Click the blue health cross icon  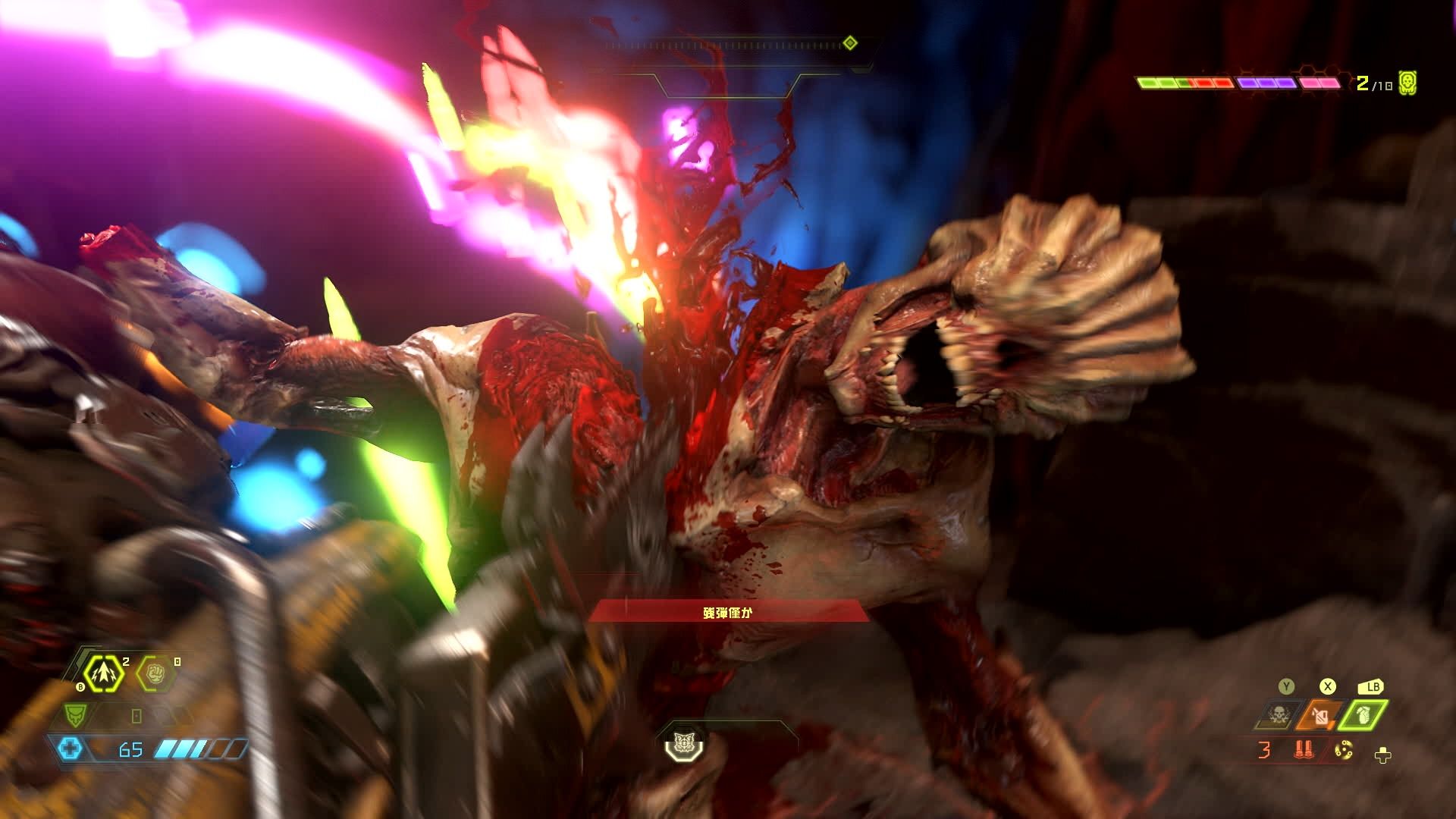[70, 749]
